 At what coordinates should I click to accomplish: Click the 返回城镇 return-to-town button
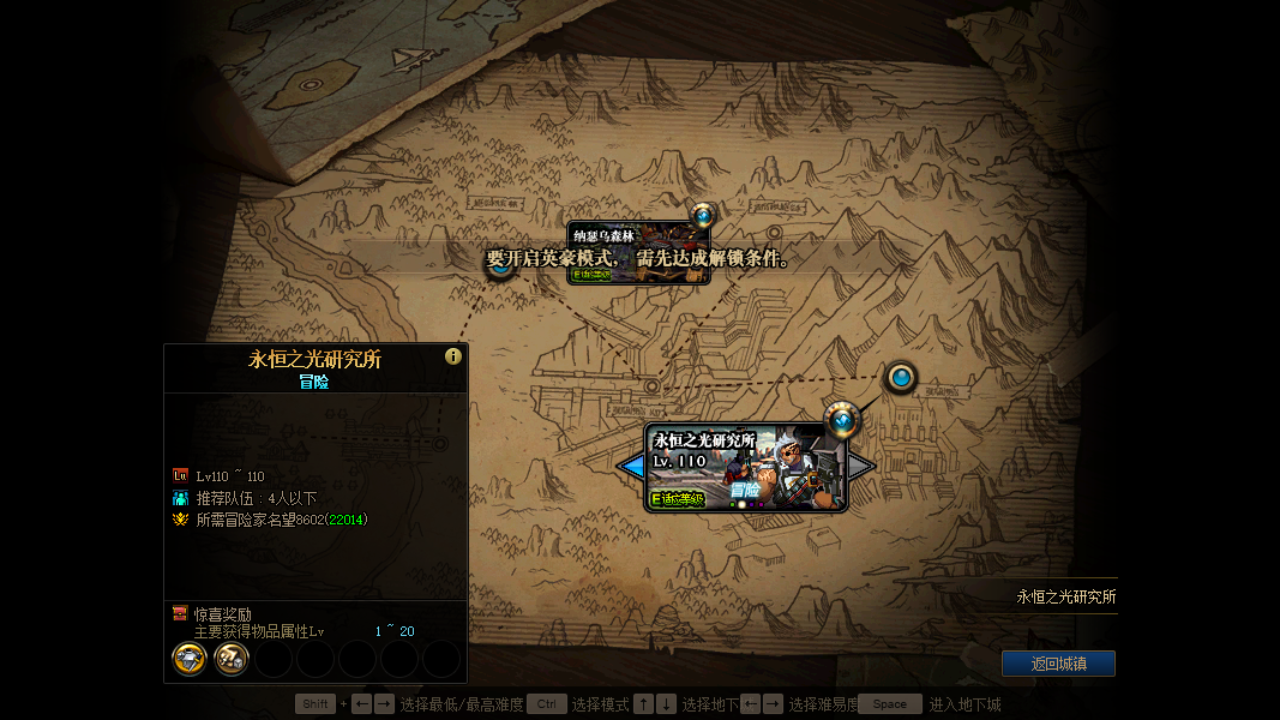click(1058, 663)
